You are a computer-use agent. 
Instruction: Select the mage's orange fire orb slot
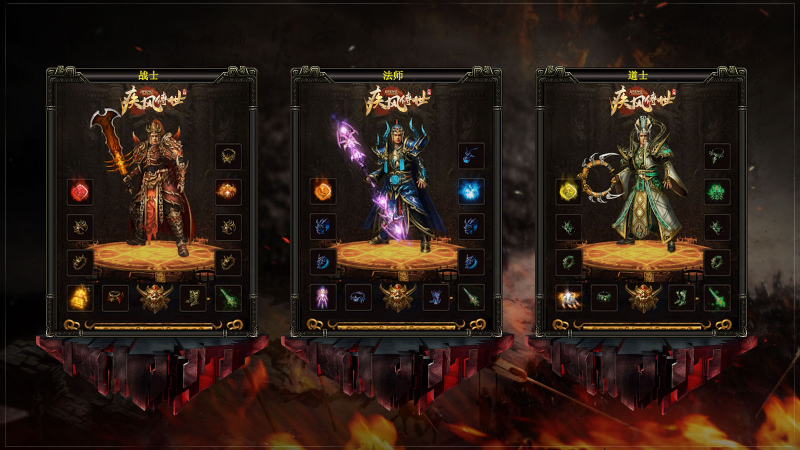[x=323, y=191]
